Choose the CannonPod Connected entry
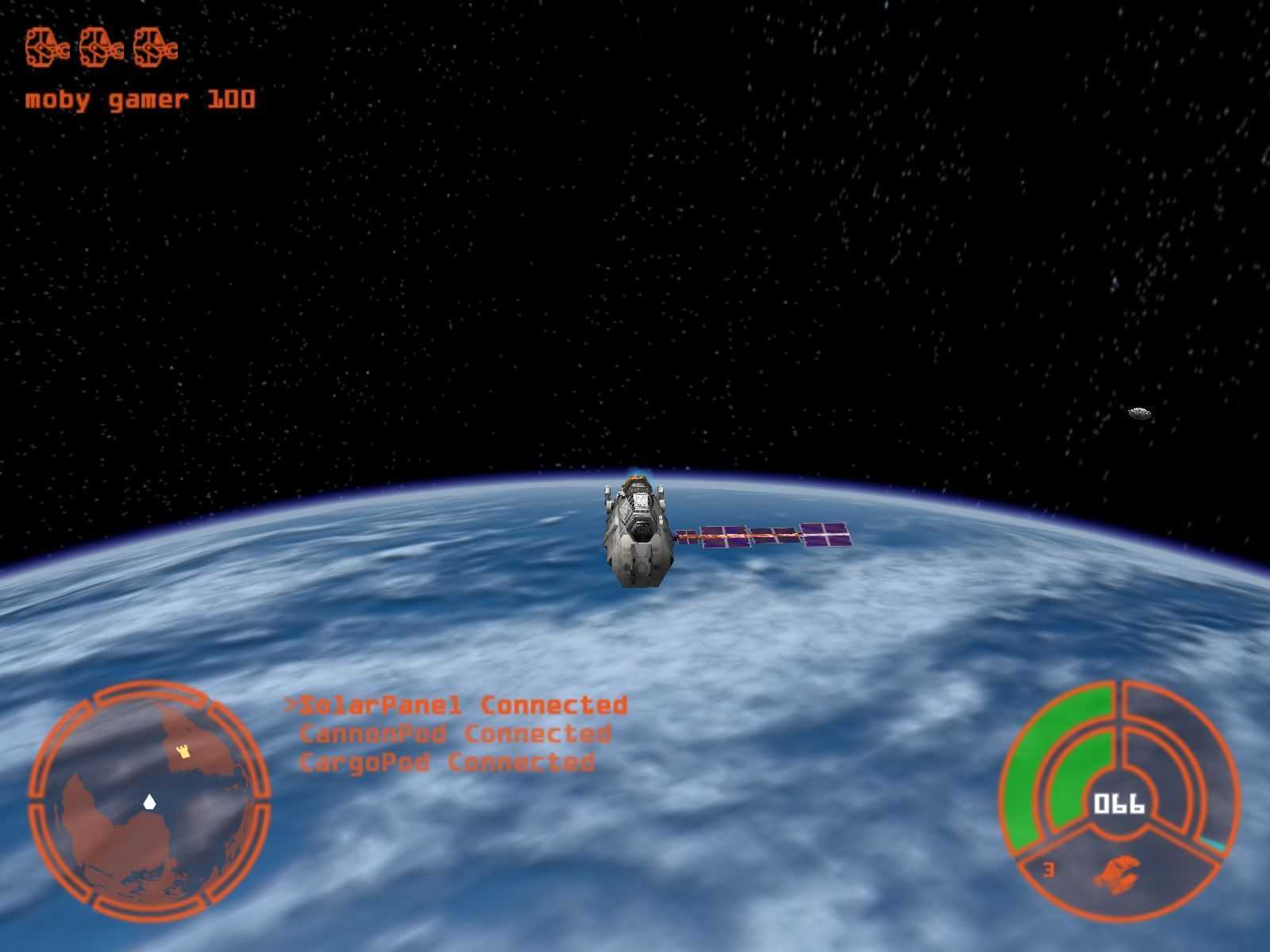1270x952 pixels. [x=455, y=734]
